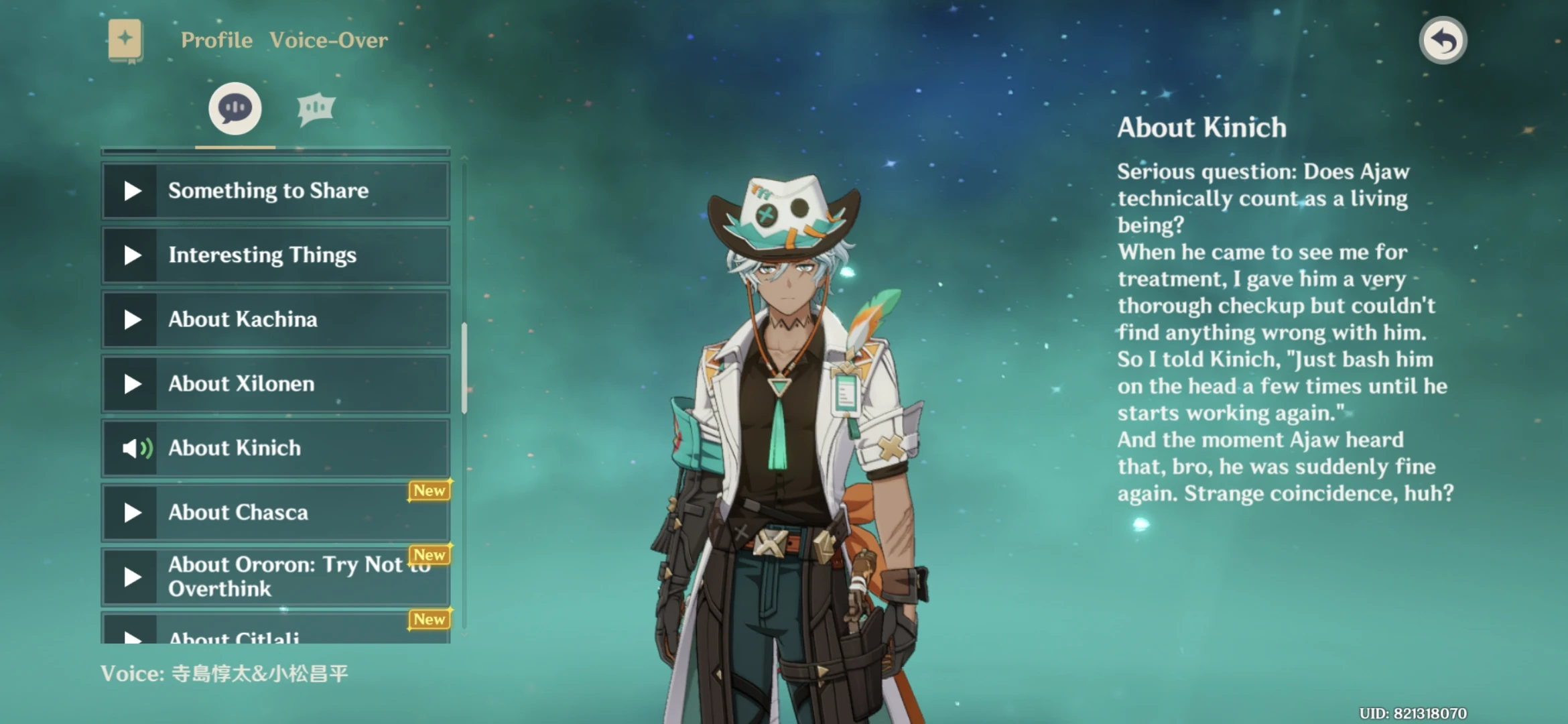Switch to the story voice-over tab
Image resolution: width=1568 pixels, height=724 pixels.
[235, 109]
